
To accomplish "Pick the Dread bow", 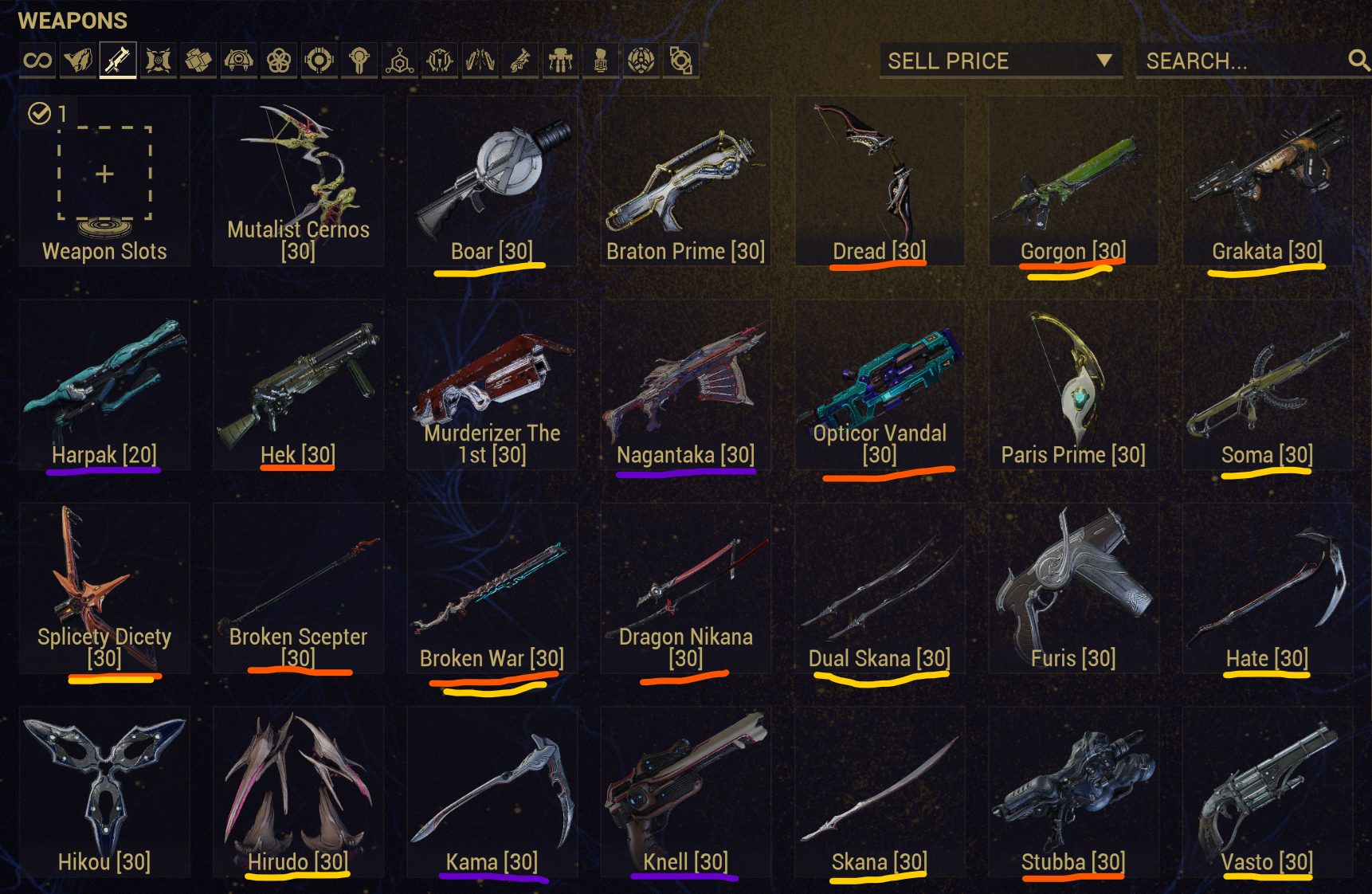I will [x=880, y=182].
